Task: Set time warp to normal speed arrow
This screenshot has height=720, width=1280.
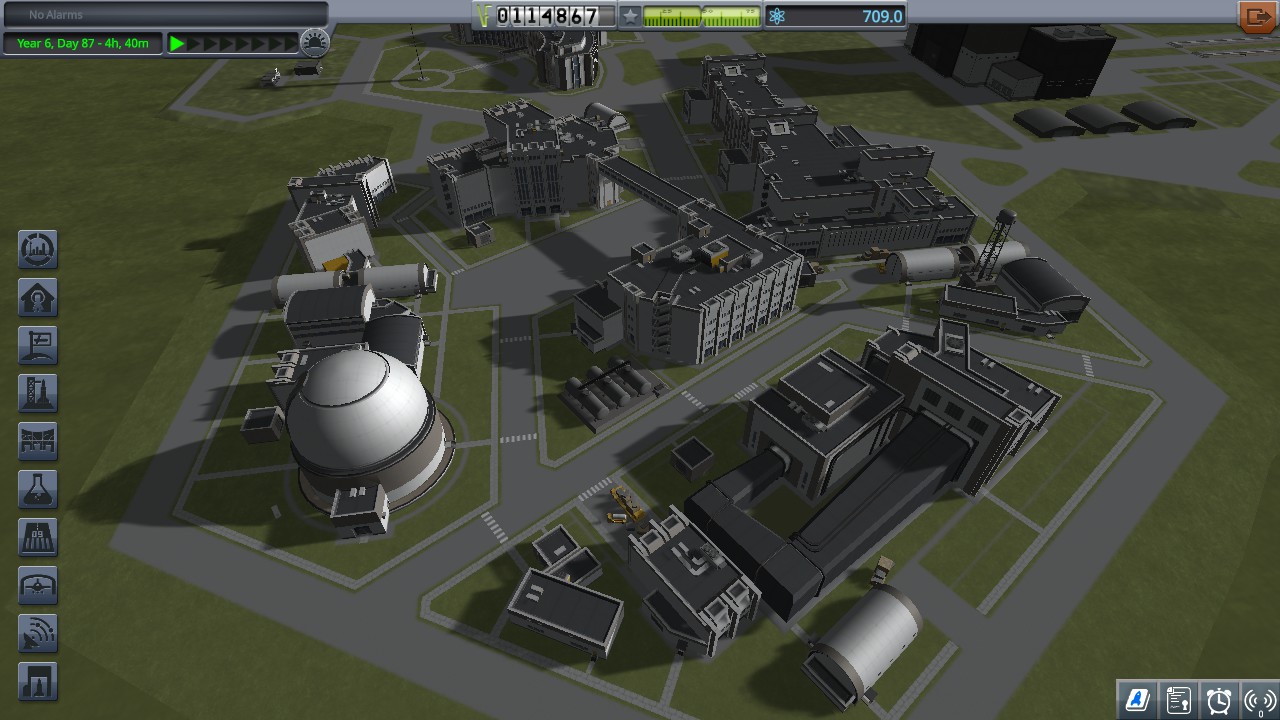Action: 177,43
